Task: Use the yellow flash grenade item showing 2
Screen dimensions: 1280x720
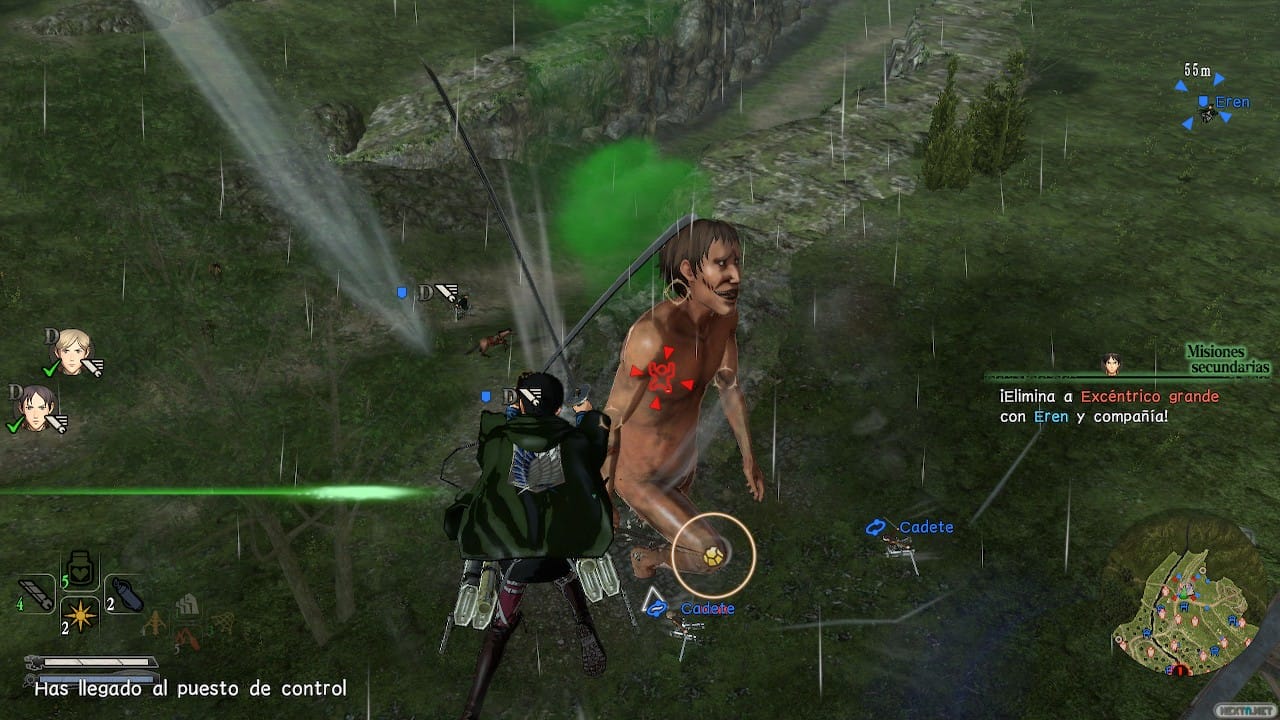Action: coord(80,618)
